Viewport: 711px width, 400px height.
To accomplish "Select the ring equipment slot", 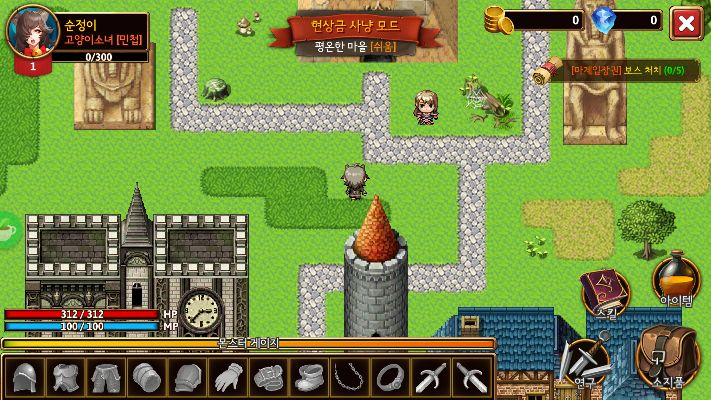I will [x=389, y=378].
